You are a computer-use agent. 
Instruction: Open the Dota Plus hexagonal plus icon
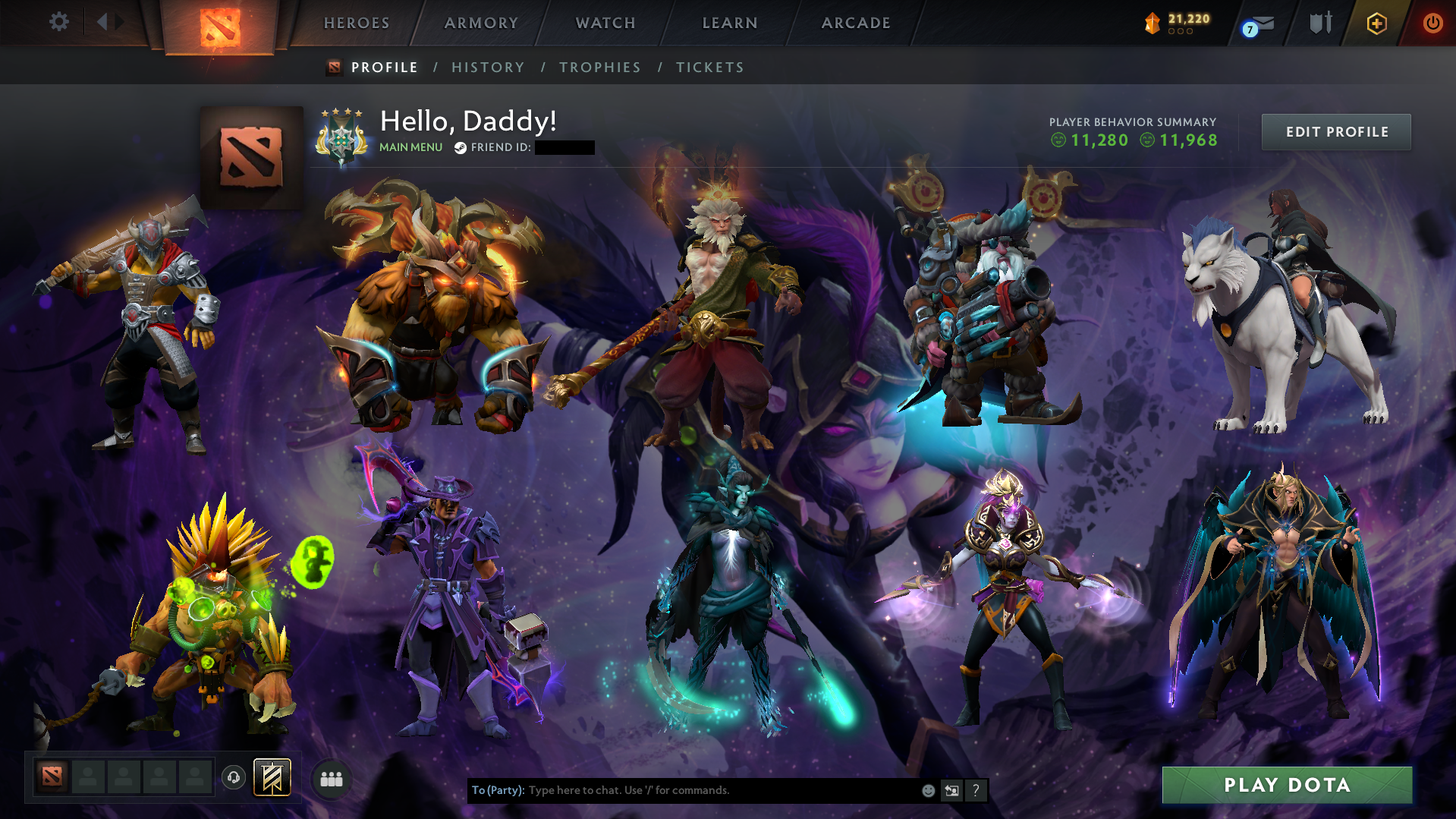[1376, 23]
